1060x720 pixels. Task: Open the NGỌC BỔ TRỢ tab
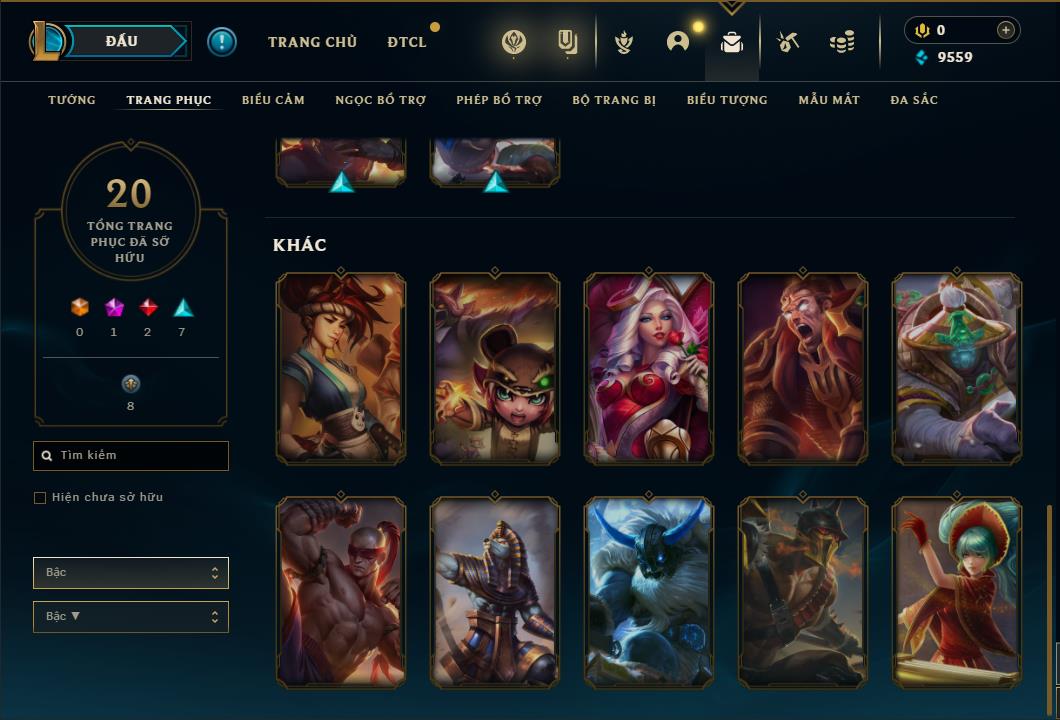pos(380,100)
